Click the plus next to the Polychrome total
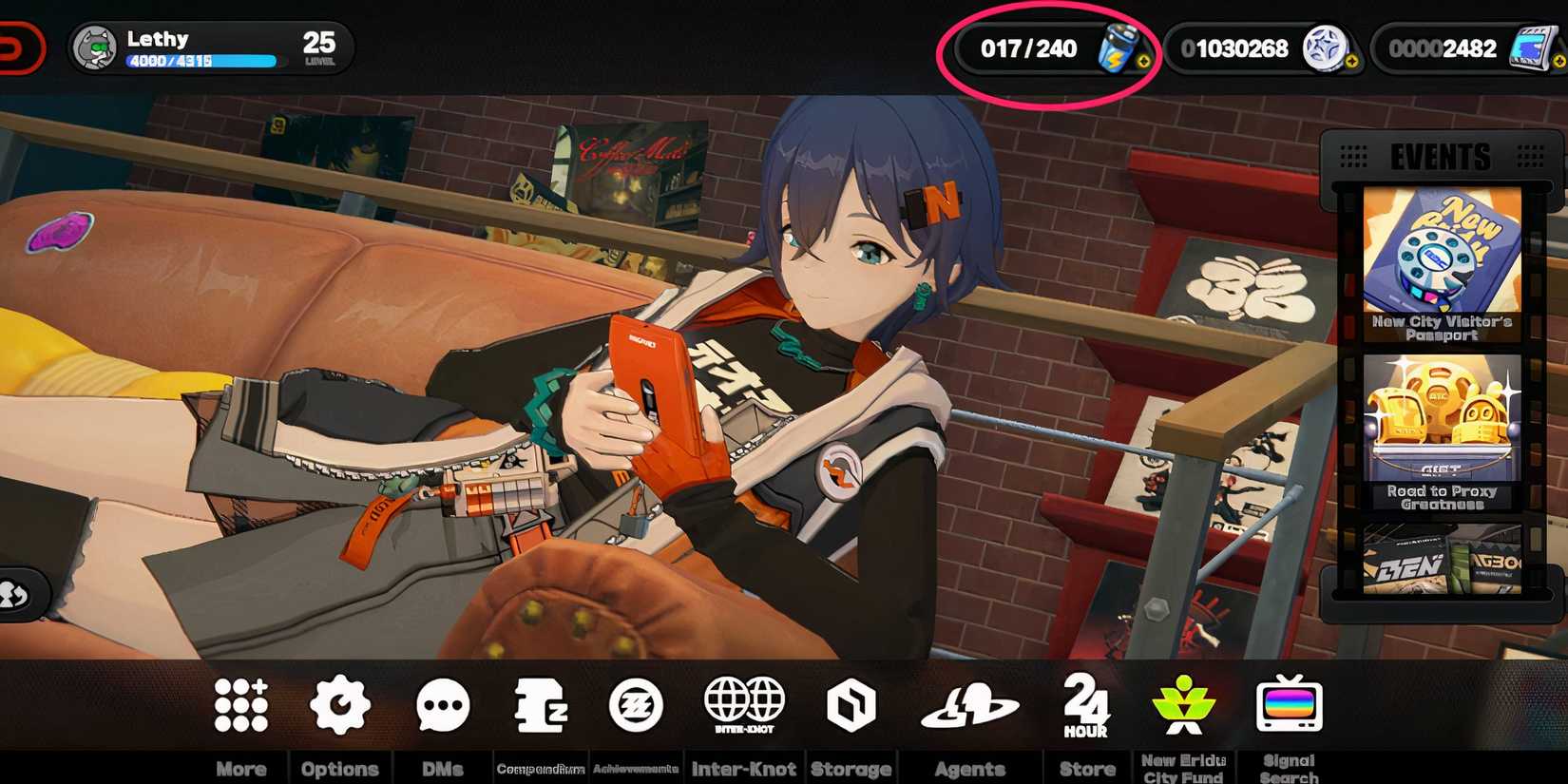 [1353, 63]
